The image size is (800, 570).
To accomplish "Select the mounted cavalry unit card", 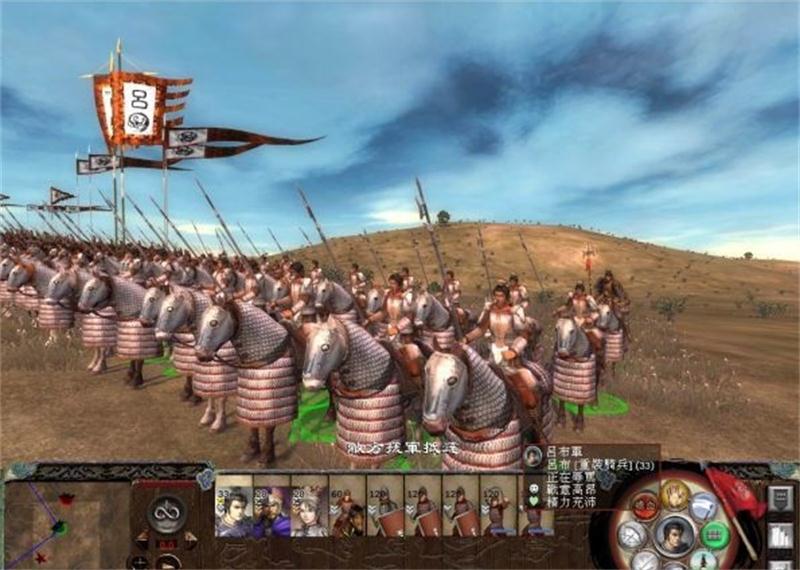I will [347, 510].
